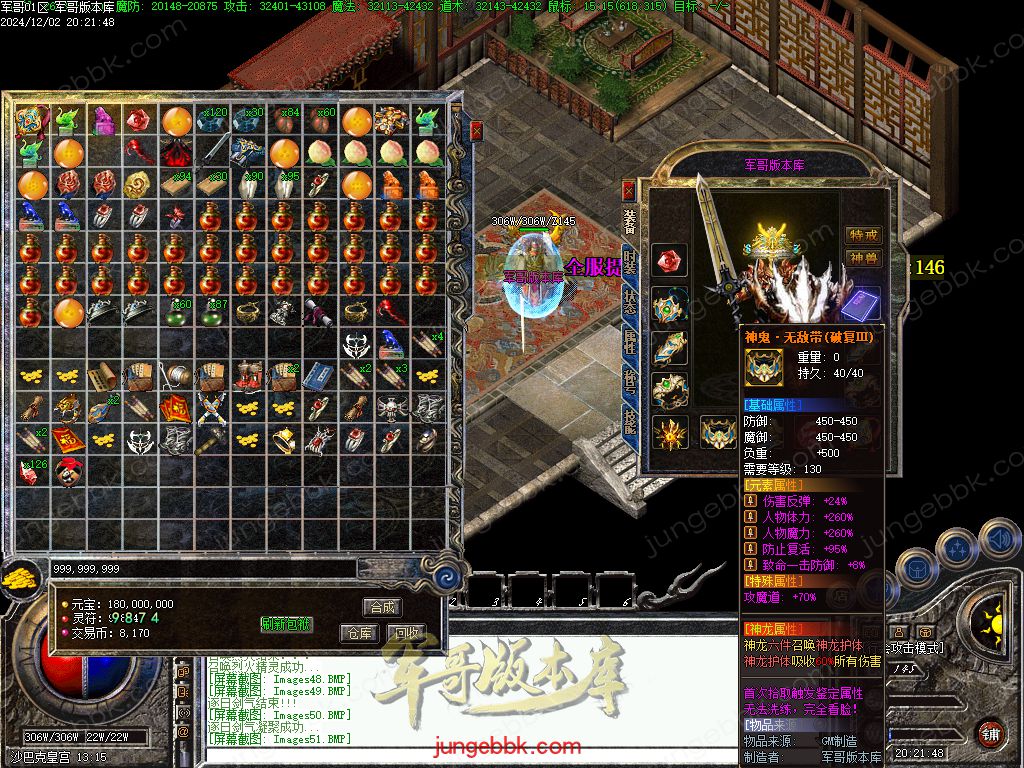Refresh the bag with 刷新包袱

(x=286, y=624)
